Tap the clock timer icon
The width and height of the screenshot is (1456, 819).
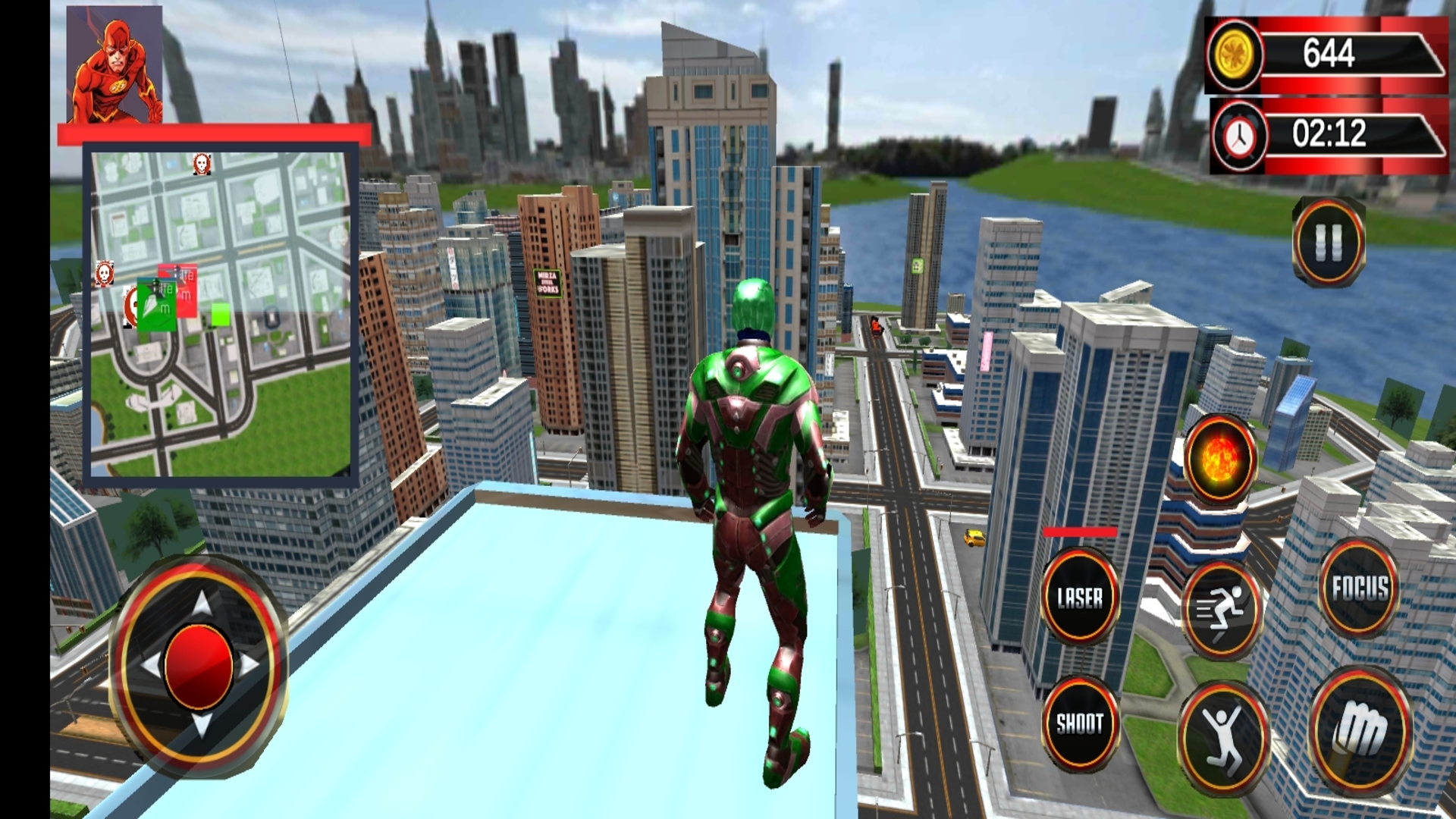(x=1238, y=135)
